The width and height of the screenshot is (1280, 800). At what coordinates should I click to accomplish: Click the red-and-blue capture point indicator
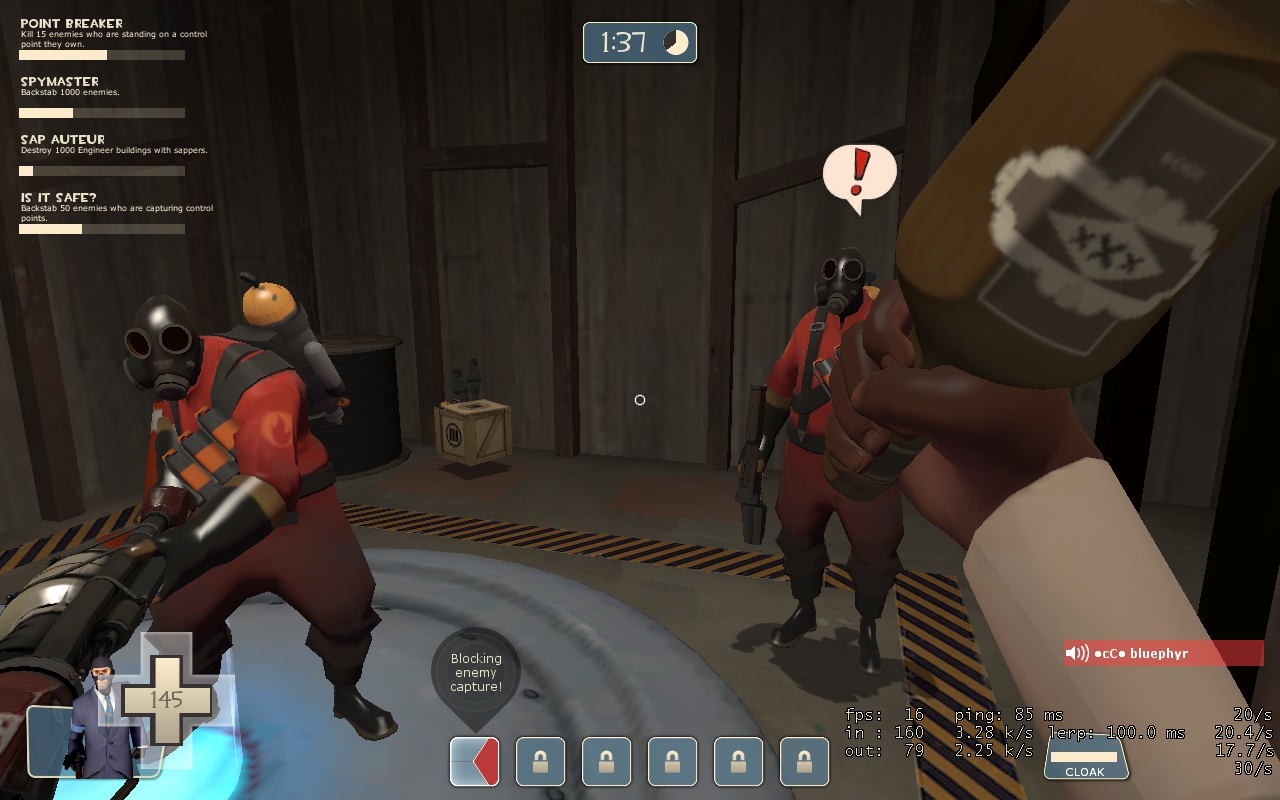click(473, 761)
